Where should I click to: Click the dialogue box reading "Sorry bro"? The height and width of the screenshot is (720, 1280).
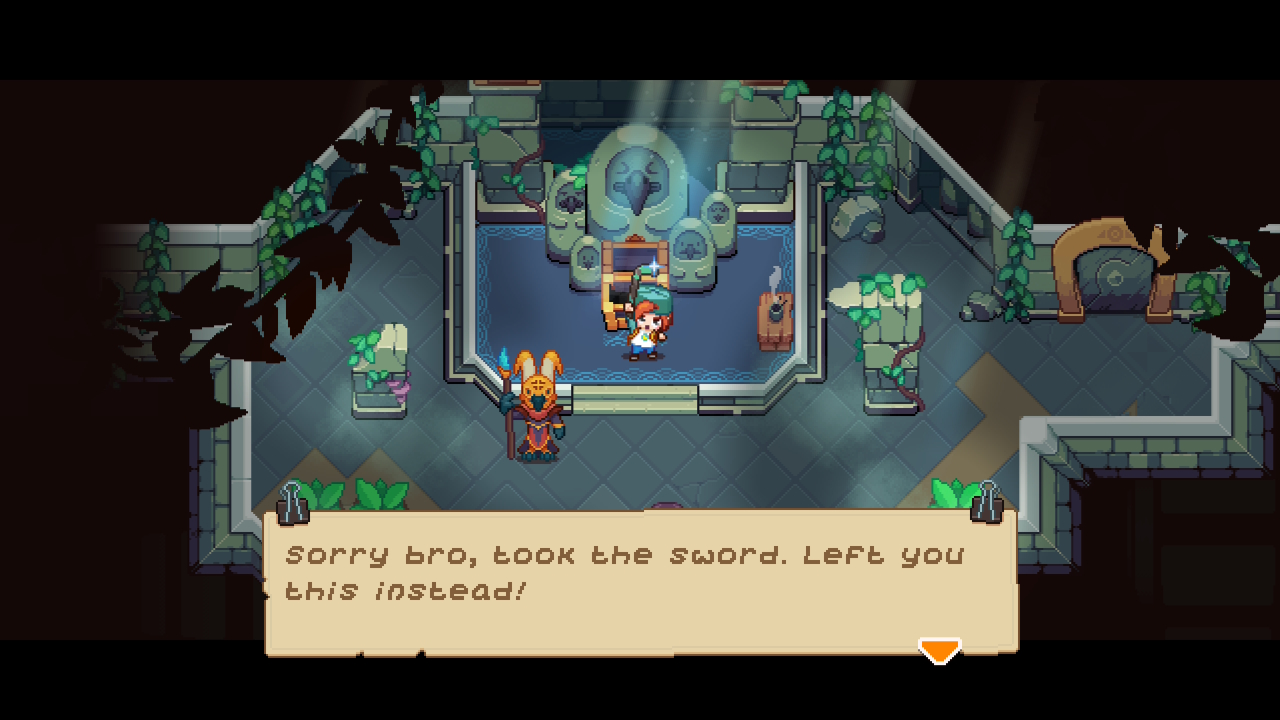[640, 581]
